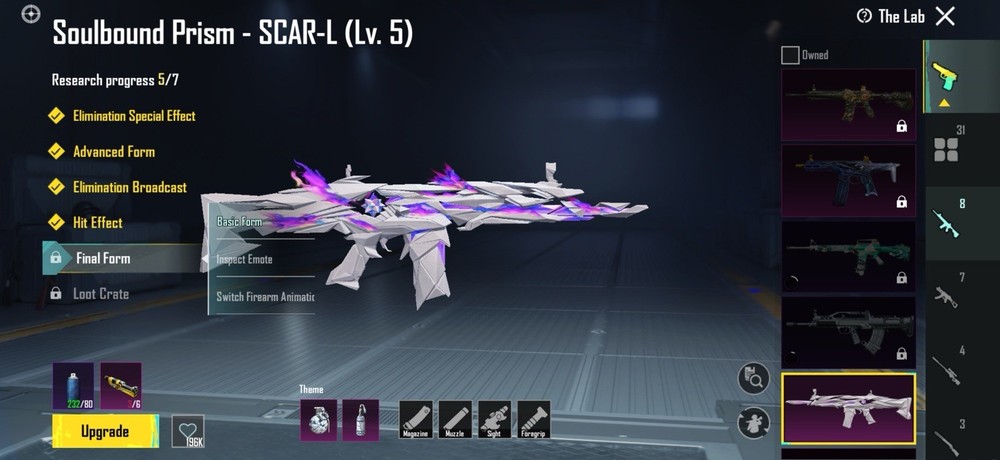The image size is (1000, 460).
Task: Select the themed grenade skin
Action: pos(317,419)
